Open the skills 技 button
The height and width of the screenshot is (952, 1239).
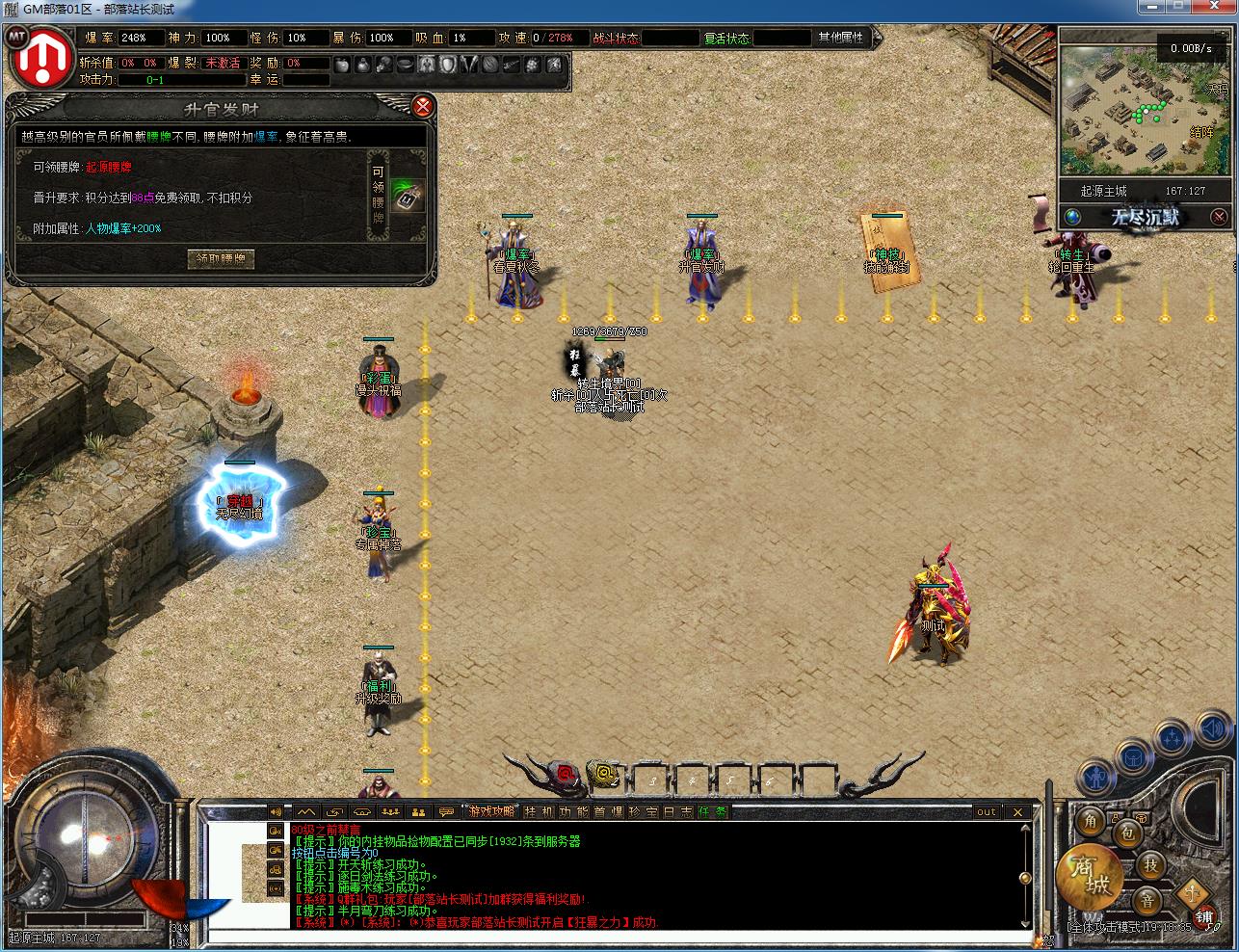pos(1150,865)
